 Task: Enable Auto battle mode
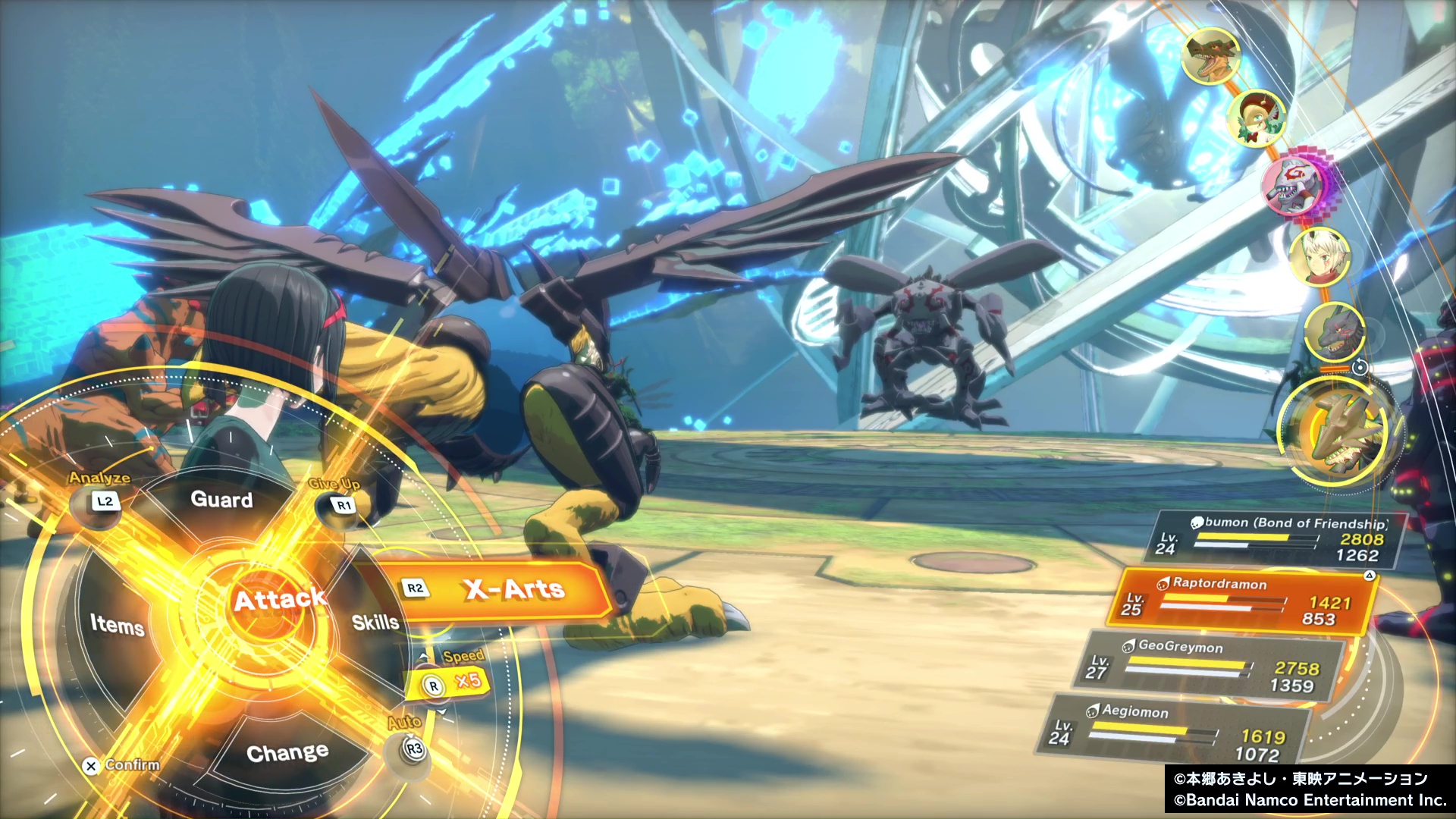click(x=413, y=748)
